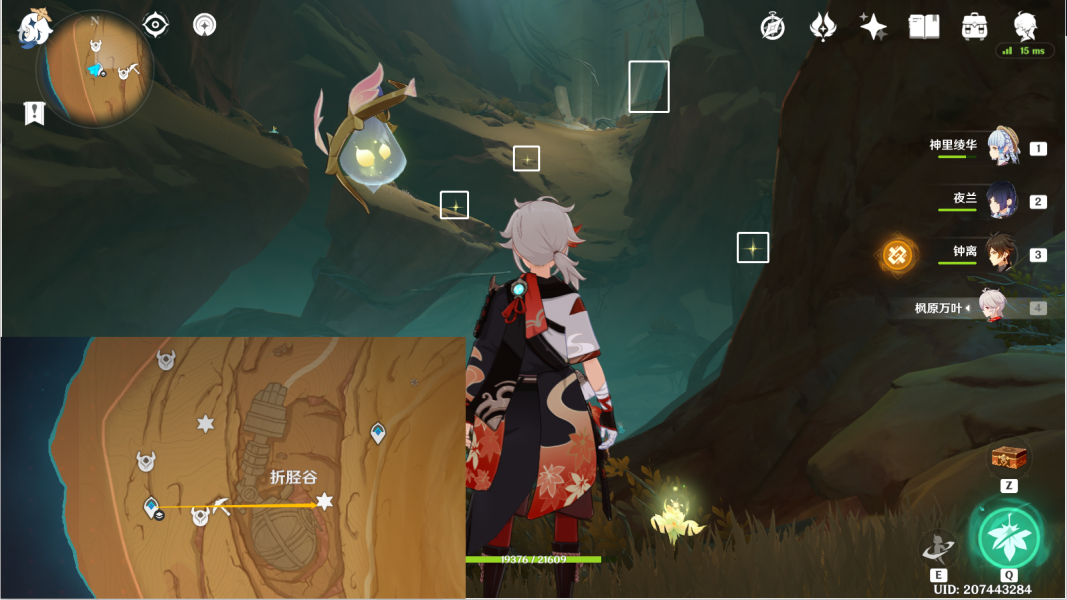The width and height of the screenshot is (1067, 600).
Task: Use the treasure chest gadget
Action: pyautogui.click(x=1009, y=458)
